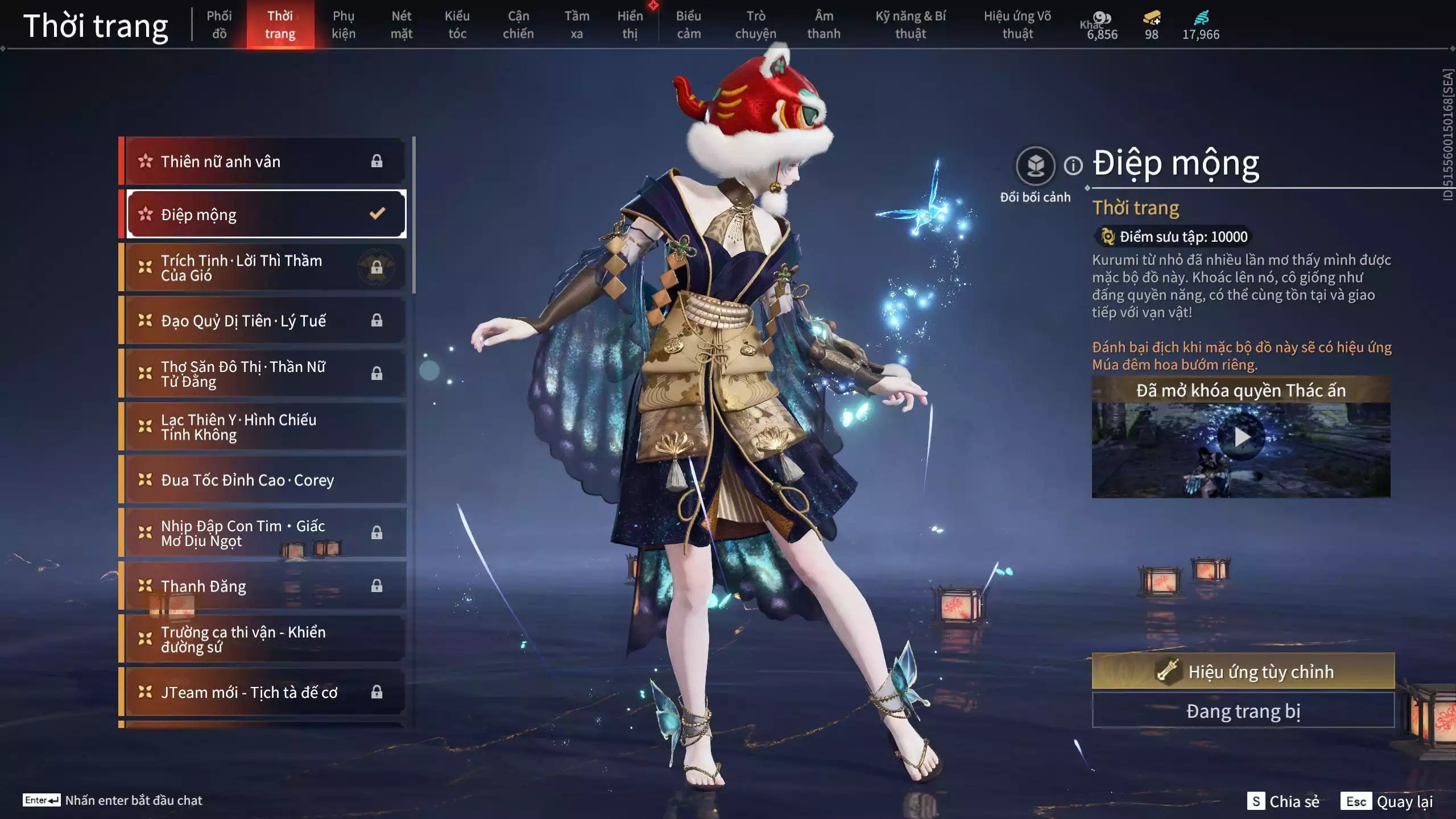Screen dimensions: 1456x819
Task: Share the outfit with Chia sẻ
Action: 1283,801
